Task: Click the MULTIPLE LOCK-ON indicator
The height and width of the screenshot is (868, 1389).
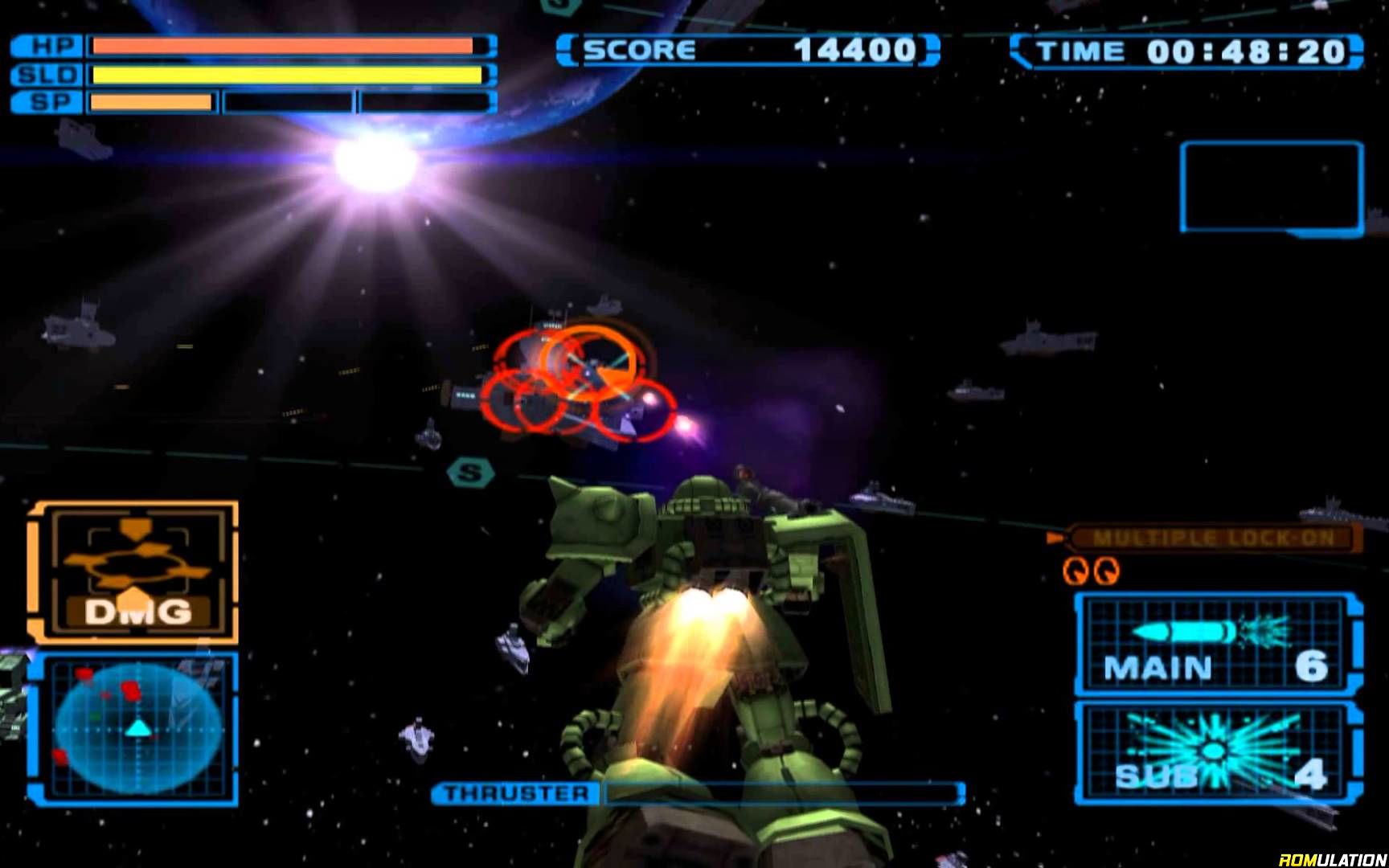Action: 1212,538
